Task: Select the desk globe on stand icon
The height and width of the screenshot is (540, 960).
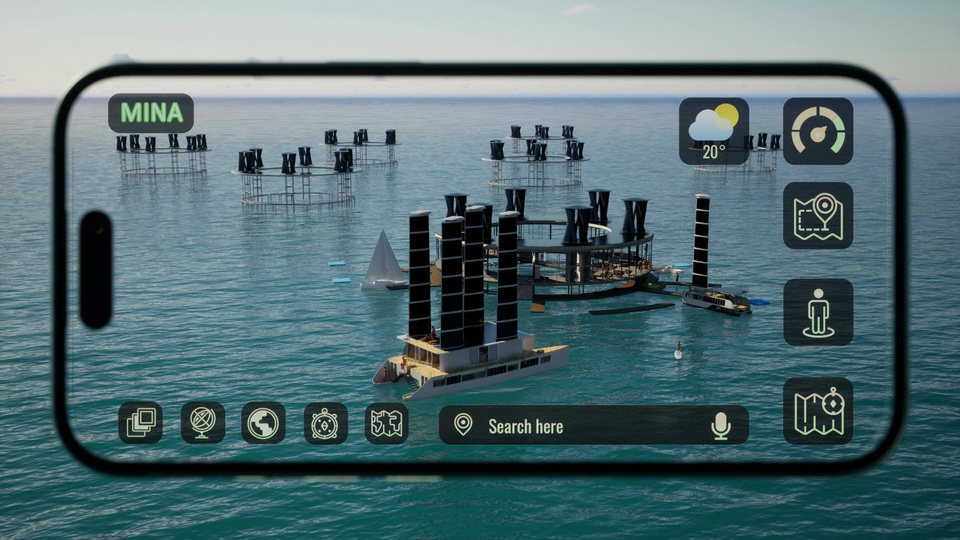Action: 203,423
